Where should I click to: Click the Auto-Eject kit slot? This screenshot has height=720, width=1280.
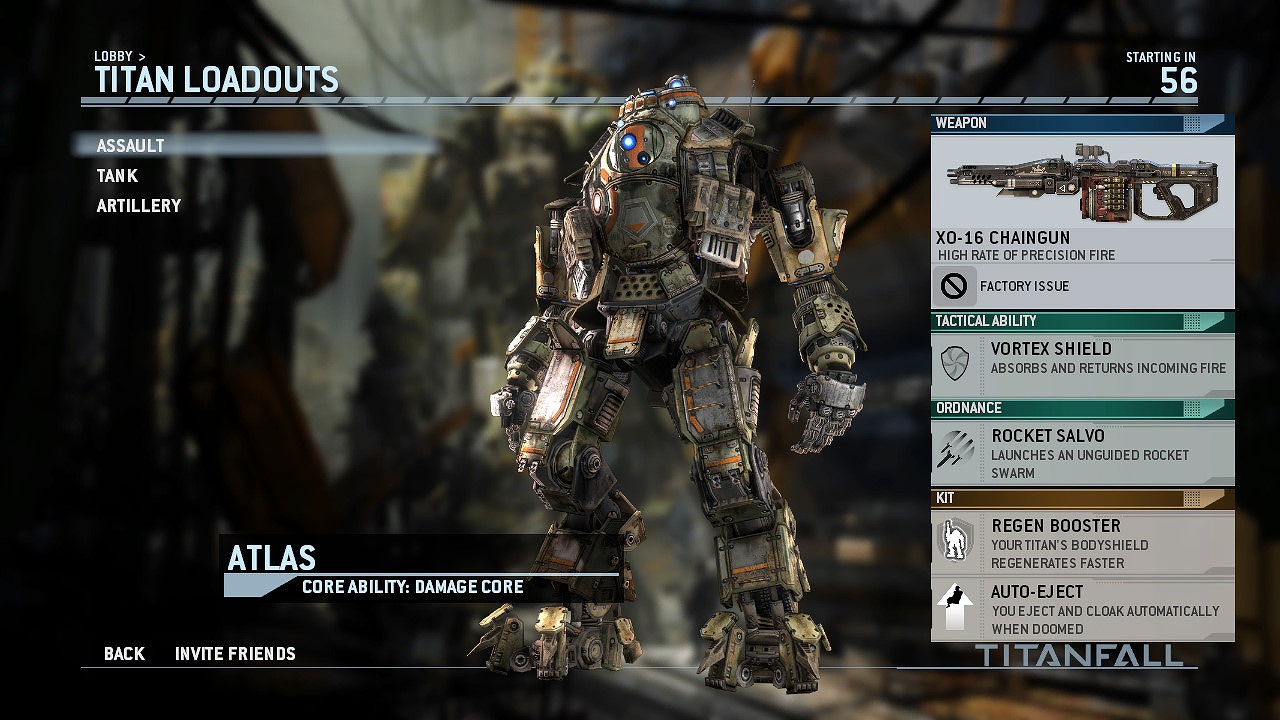1082,609
